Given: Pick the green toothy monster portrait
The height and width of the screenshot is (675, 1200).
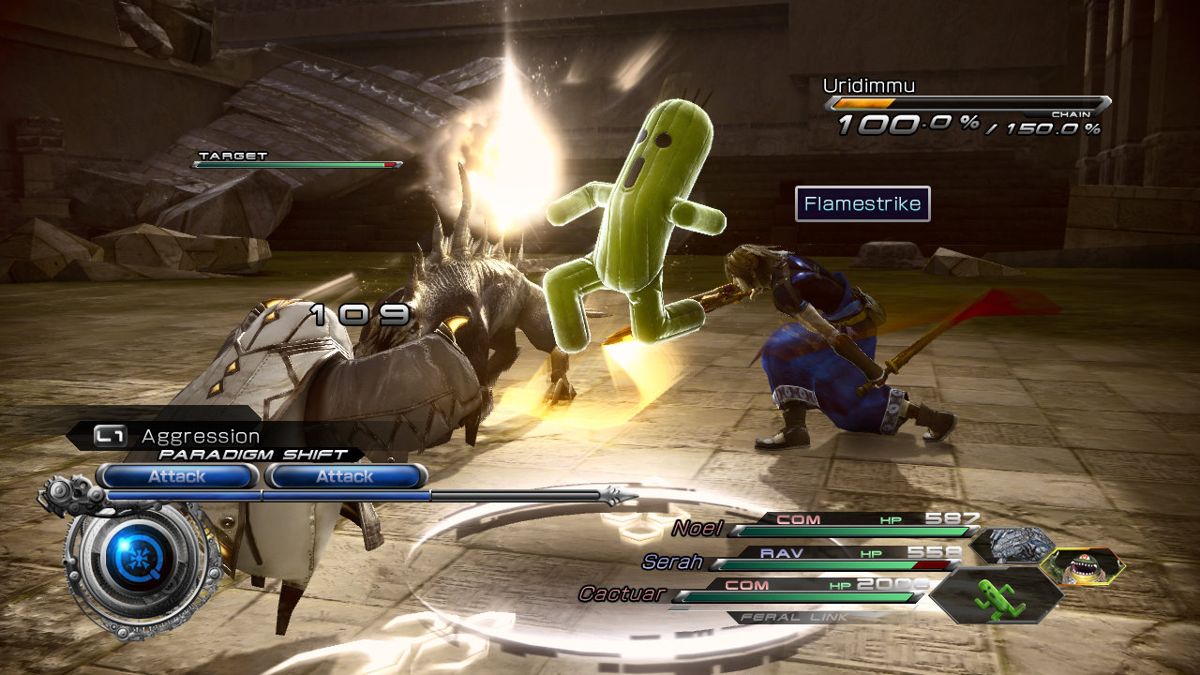Looking at the screenshot, I should coord(1082,567).
